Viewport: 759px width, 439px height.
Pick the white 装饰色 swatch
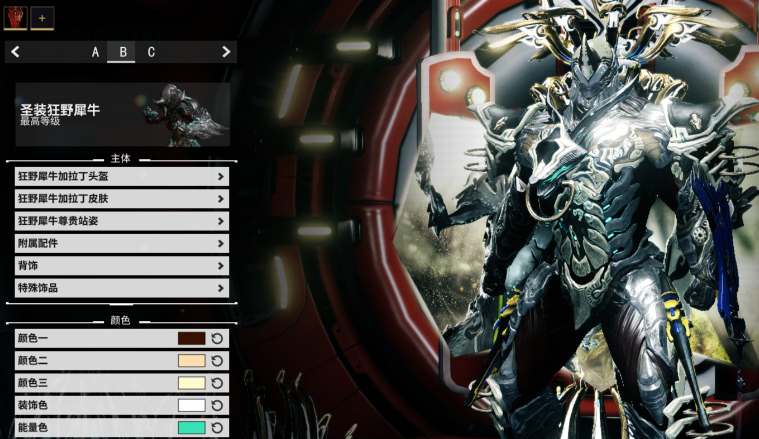pyautogui.click(x=191, y=405)
